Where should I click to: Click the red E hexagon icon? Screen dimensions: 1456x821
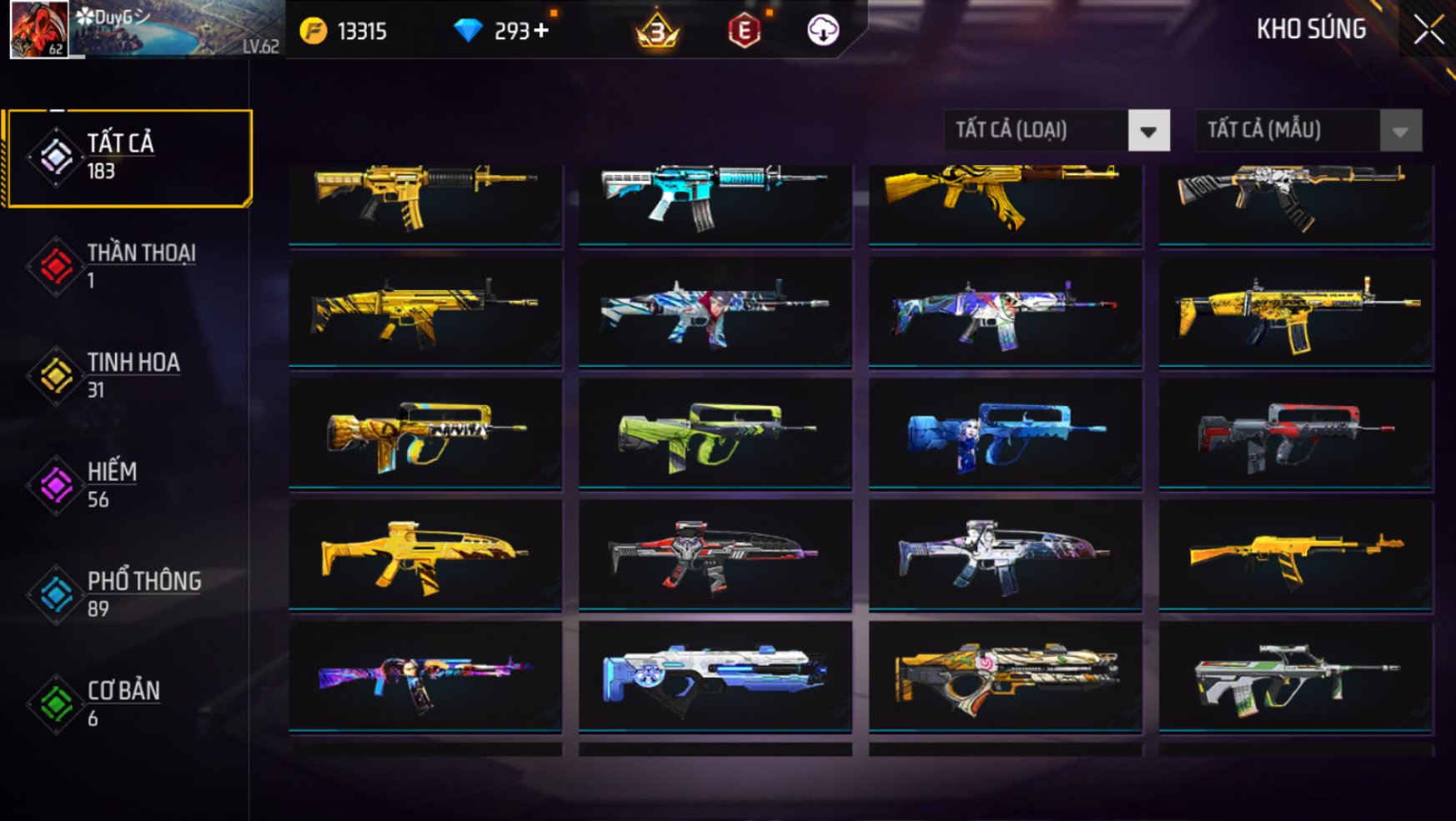click(x=744, y=32)
